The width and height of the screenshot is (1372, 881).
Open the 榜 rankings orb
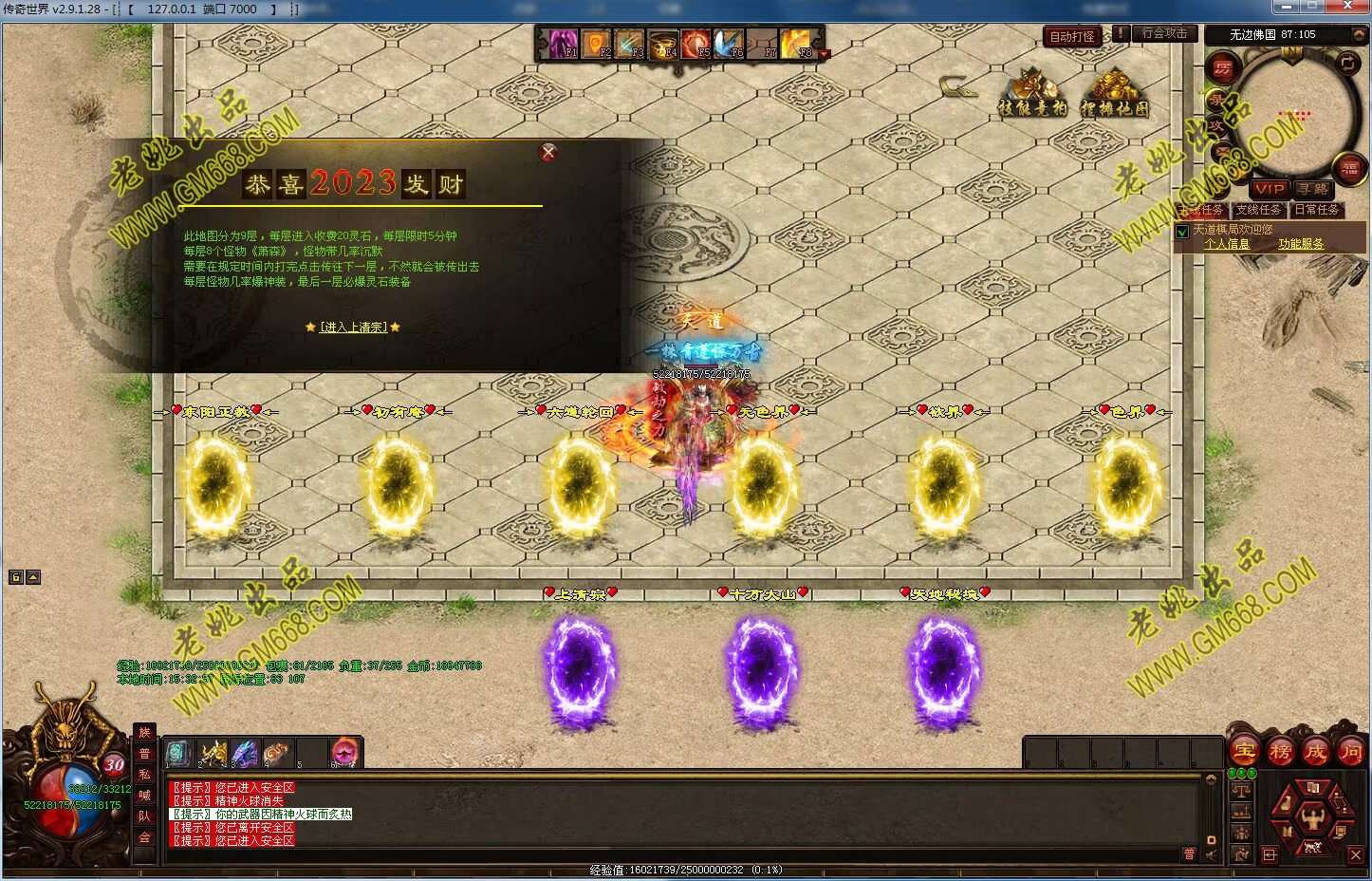pyautogui.click(x=1280, y=752)
